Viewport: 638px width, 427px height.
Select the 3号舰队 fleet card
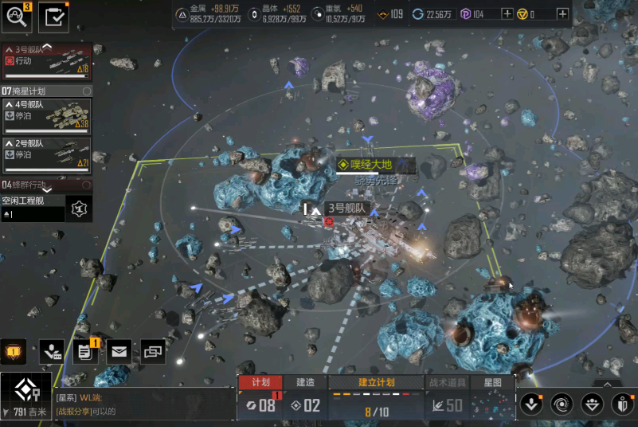click(47, 61)
